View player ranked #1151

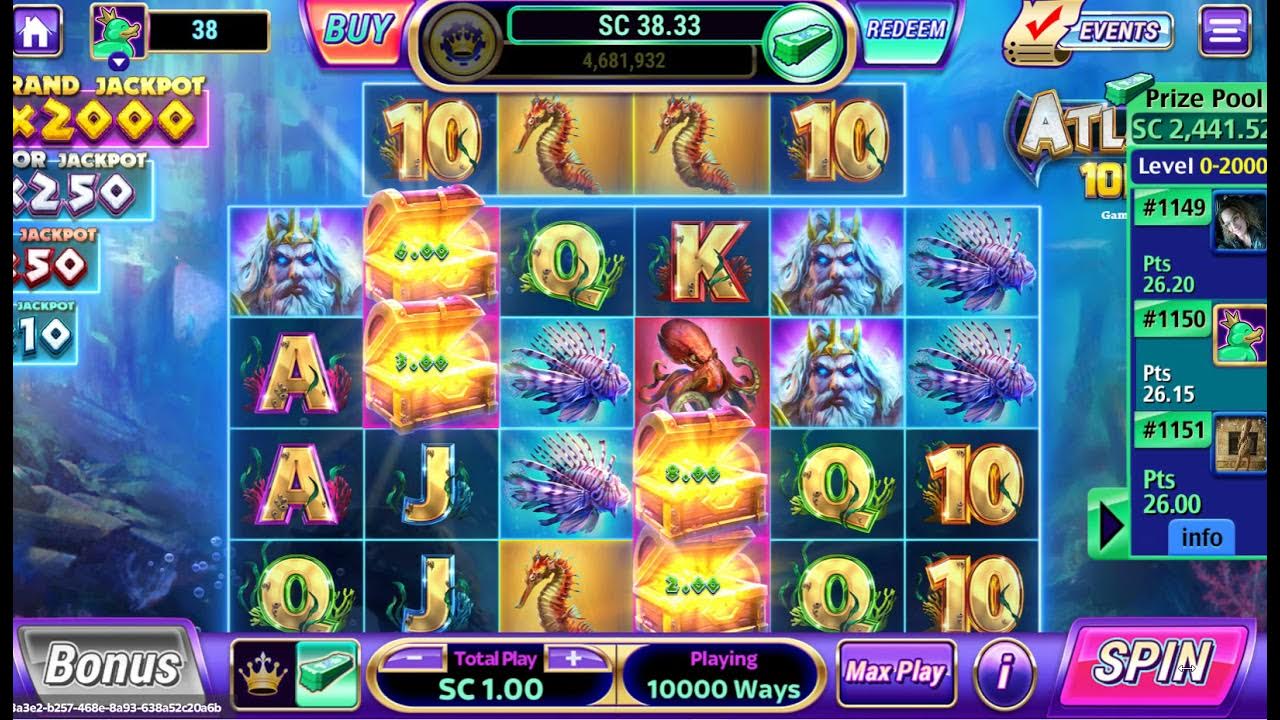coord(1238,445)
